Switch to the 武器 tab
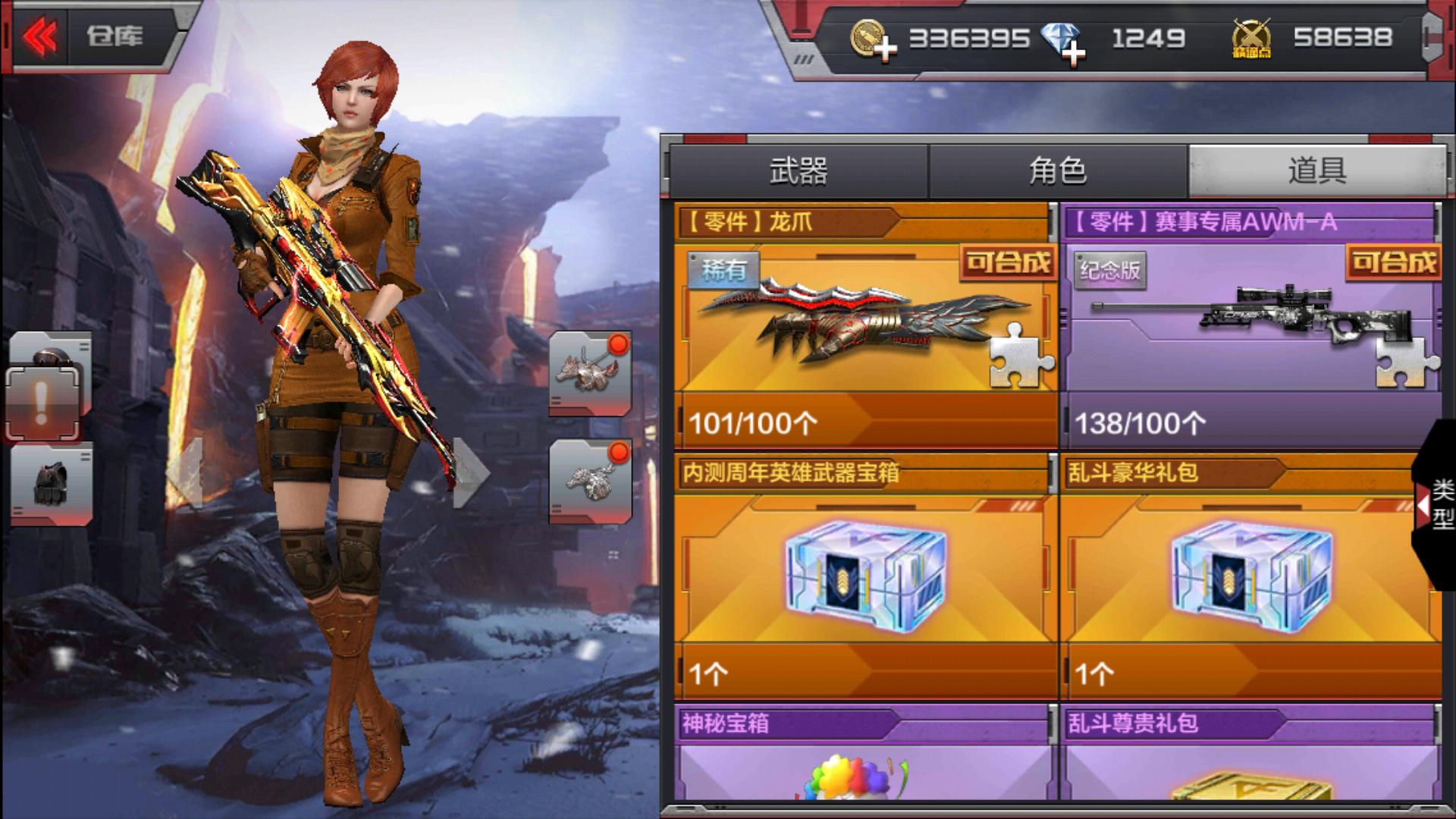 pos(798,171)
